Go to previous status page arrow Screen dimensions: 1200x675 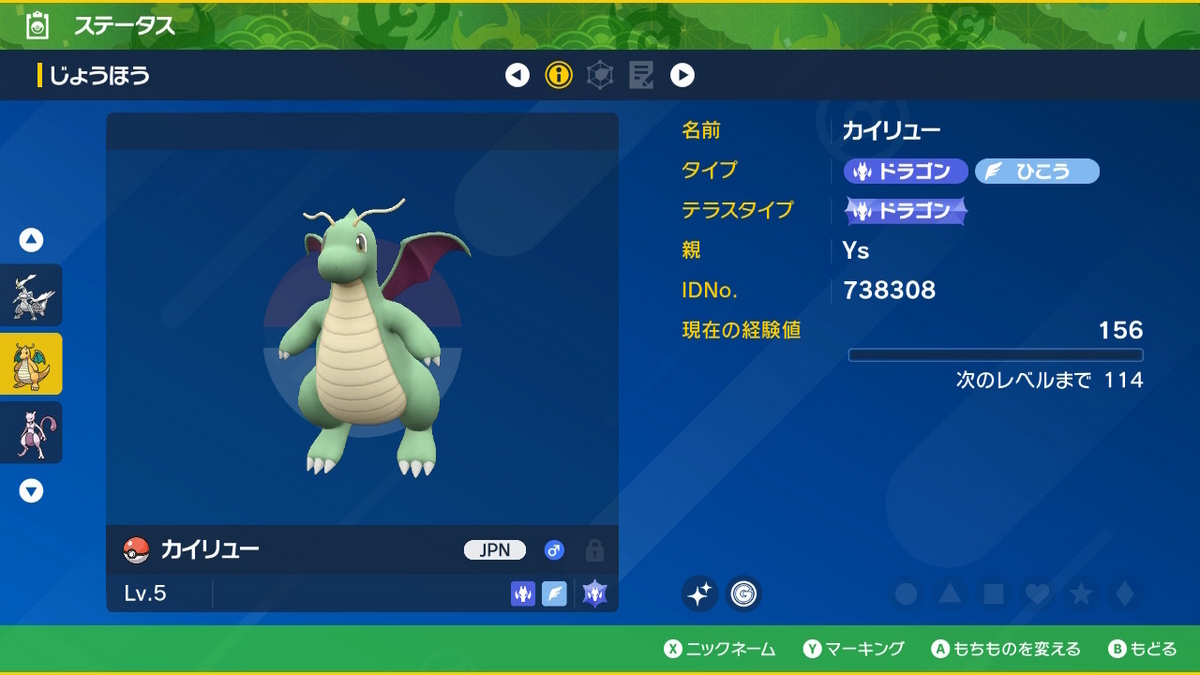pos(517,75)
